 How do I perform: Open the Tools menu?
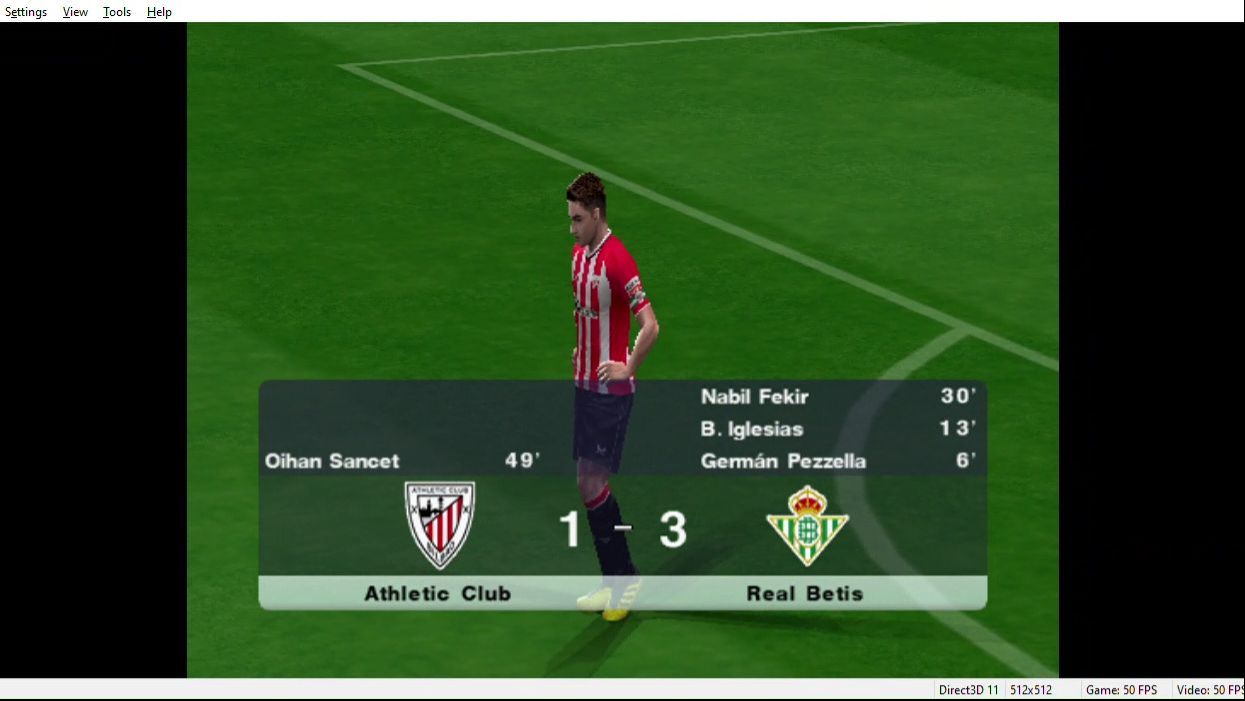[x=117, y=12]
